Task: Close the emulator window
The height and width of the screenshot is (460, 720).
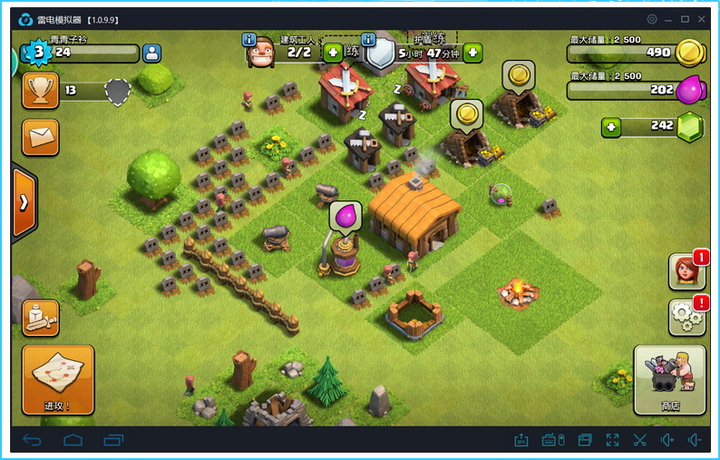Action: (703, 19)
